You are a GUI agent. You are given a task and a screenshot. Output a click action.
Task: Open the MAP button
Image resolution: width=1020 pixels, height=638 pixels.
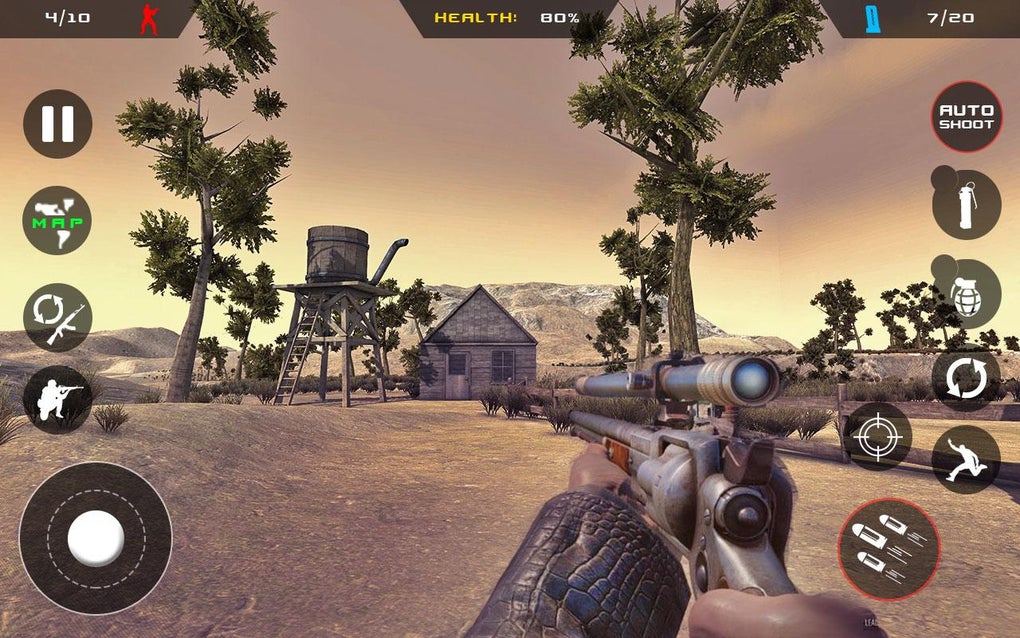coord(58,220)
